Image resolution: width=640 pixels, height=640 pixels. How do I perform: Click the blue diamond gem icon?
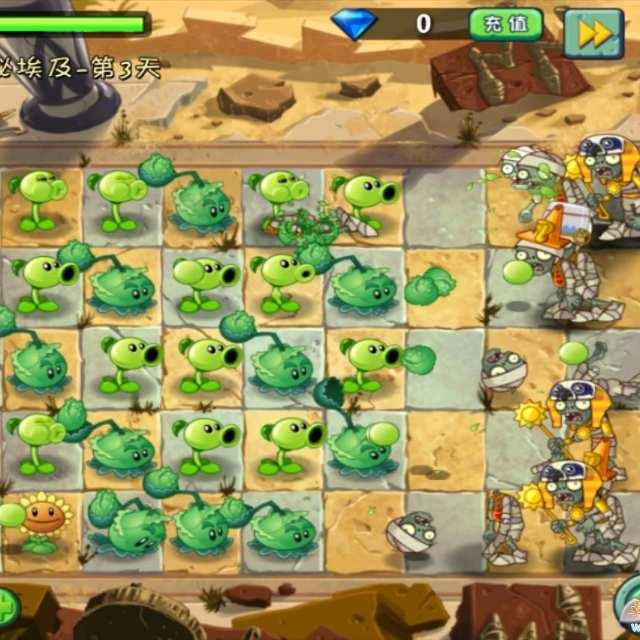[354, 23]
